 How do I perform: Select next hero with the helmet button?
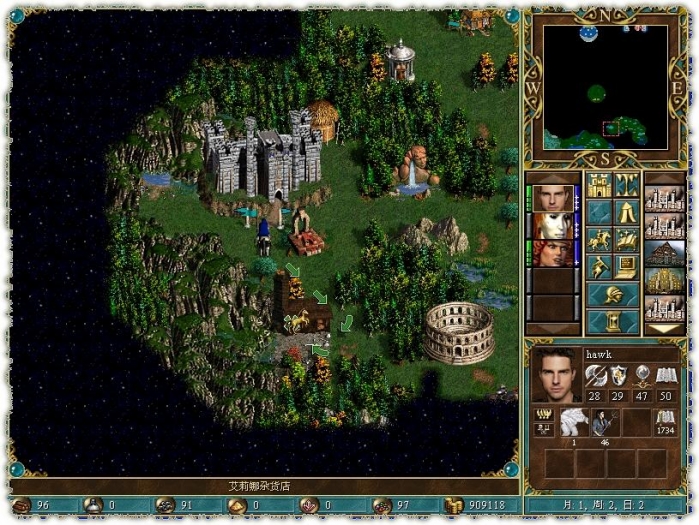(613, 295)
